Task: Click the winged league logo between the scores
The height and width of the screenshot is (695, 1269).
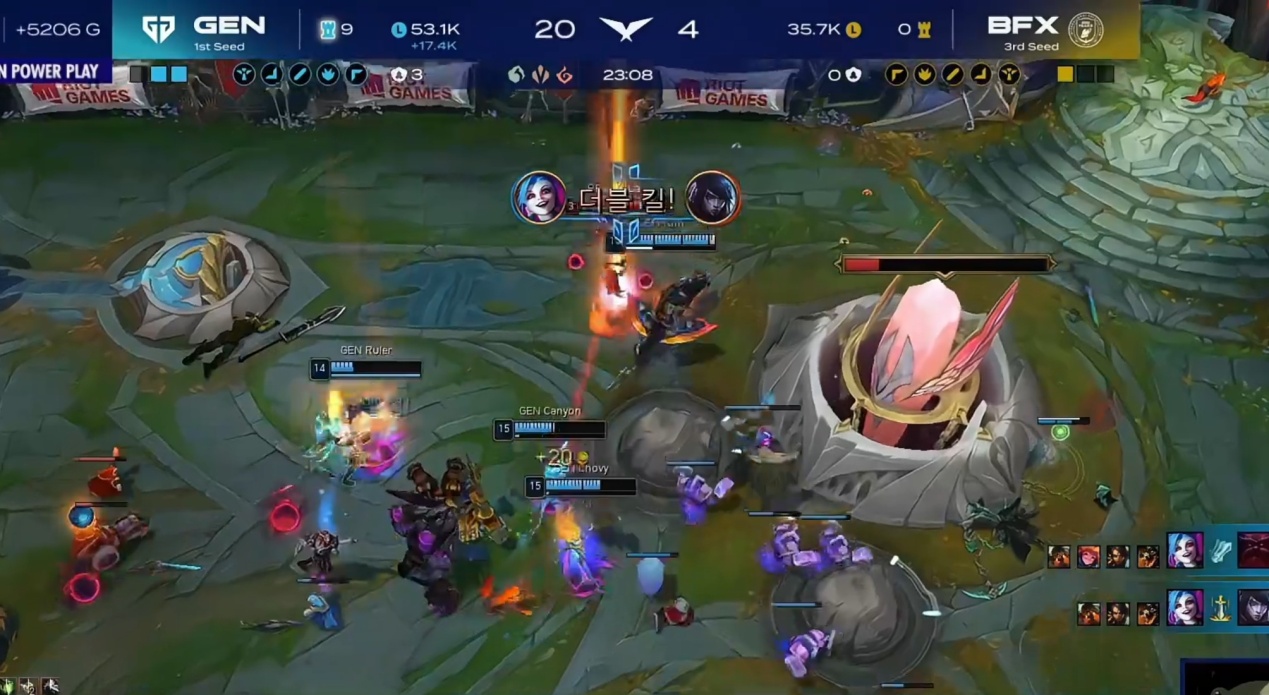Action: 625,29
